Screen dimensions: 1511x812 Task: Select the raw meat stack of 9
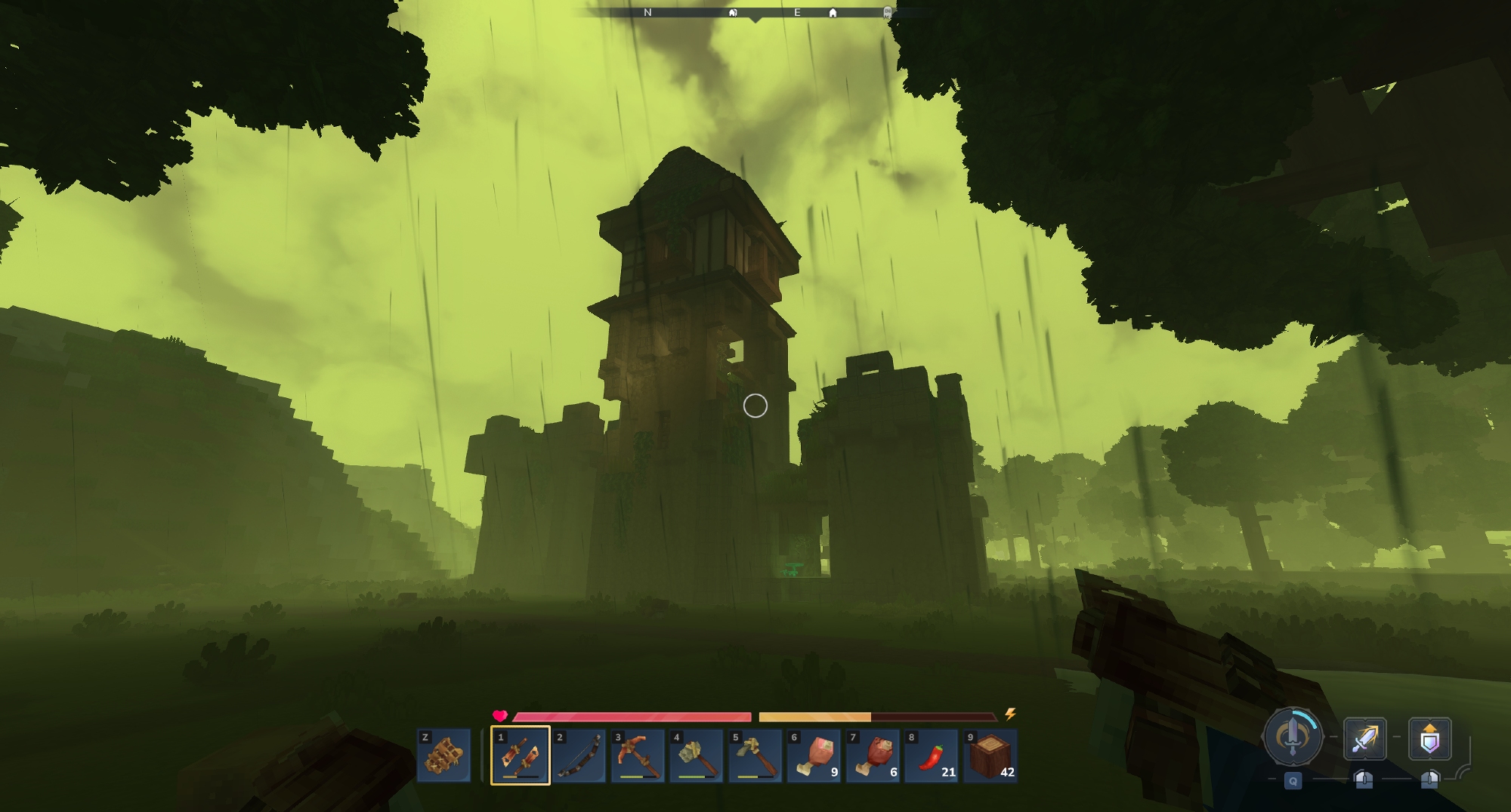click(814, 755)
